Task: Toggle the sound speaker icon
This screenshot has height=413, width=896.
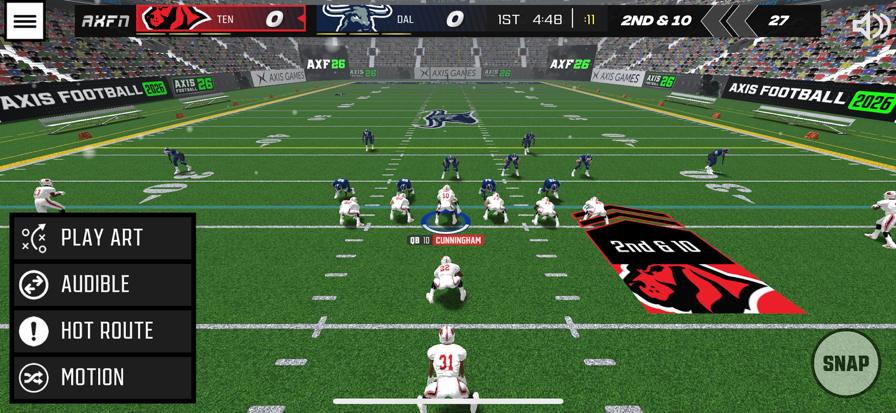Action: coord(870,26)
